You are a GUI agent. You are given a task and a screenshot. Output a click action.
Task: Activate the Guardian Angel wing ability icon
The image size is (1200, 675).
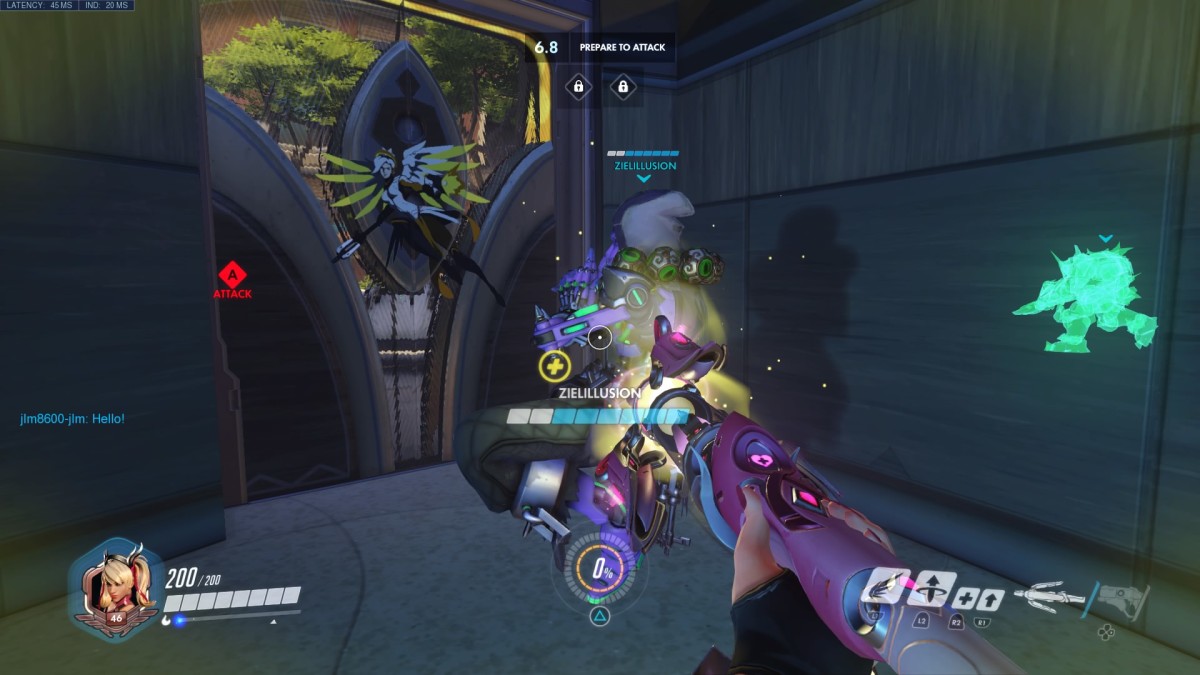coord(885,587)
